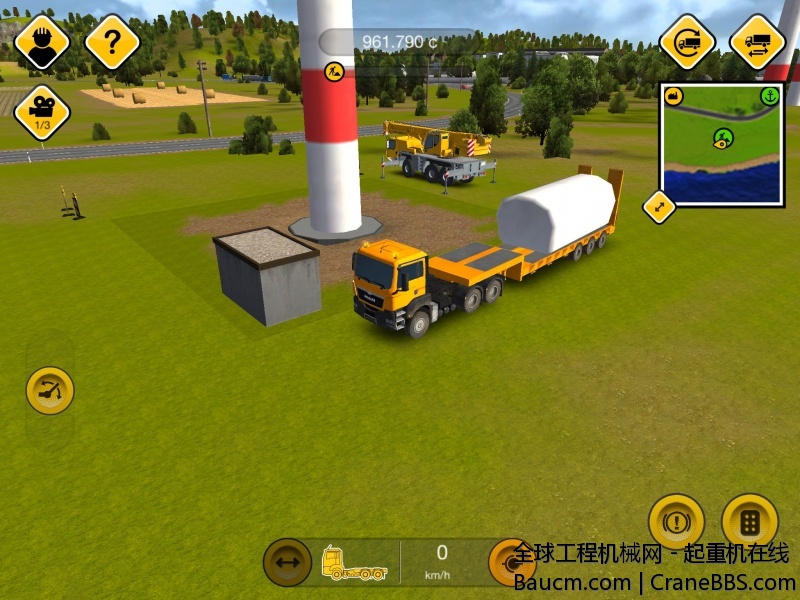The width and height of the screenshot is (800, 600).
Task: Open the construction worker menu
Action: [42, 42]
